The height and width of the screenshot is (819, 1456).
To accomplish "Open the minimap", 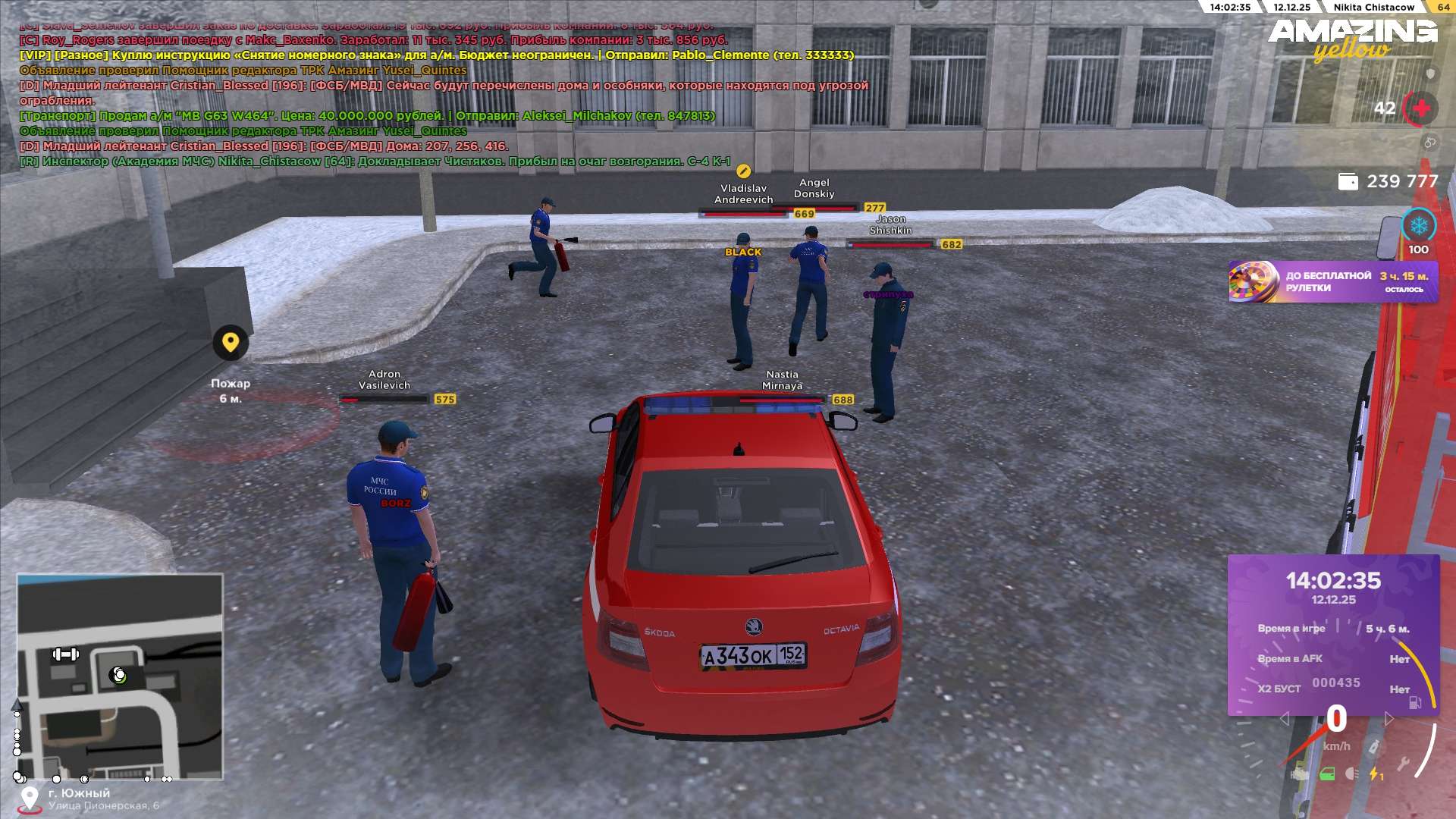I will tap(120, 676).
